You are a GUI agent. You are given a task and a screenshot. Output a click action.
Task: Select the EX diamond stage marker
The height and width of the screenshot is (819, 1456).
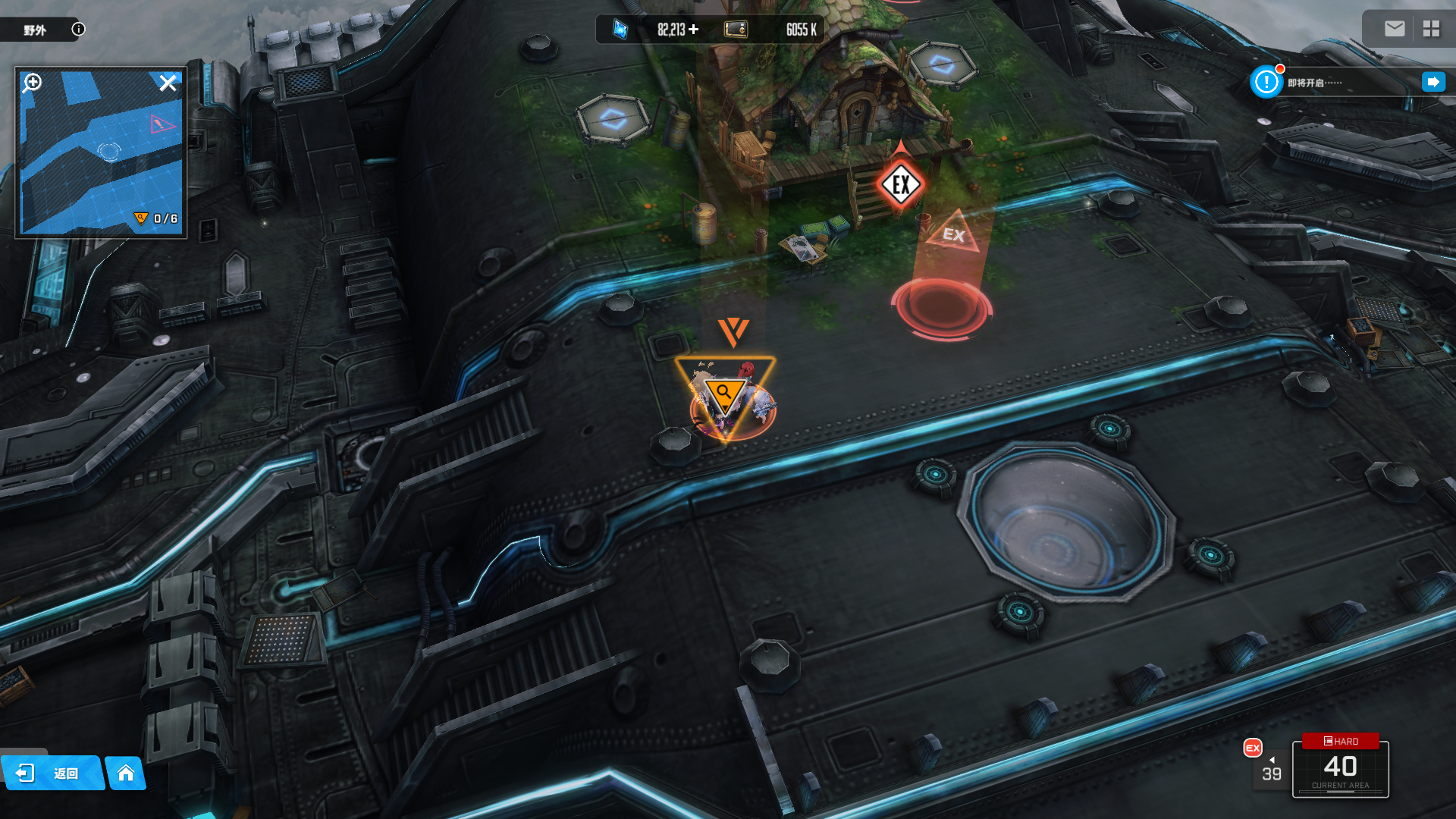pos(901,184)
